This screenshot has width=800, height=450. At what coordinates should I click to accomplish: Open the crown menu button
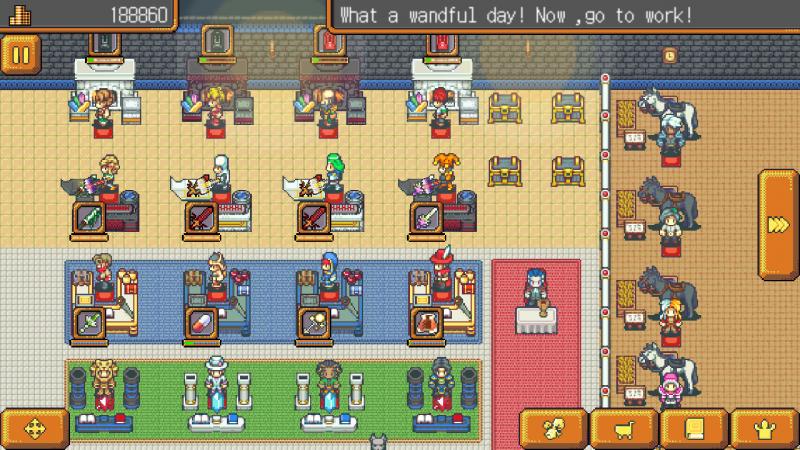(763, 429)
